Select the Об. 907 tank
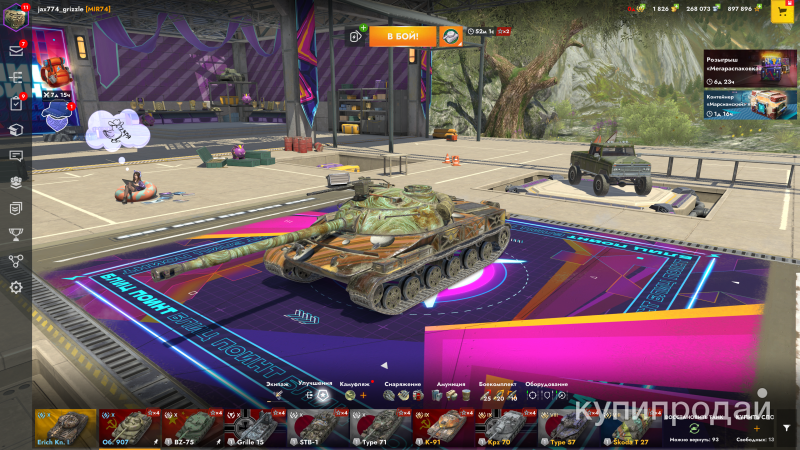Screen dimensions: 800x450 click(128, 427)
